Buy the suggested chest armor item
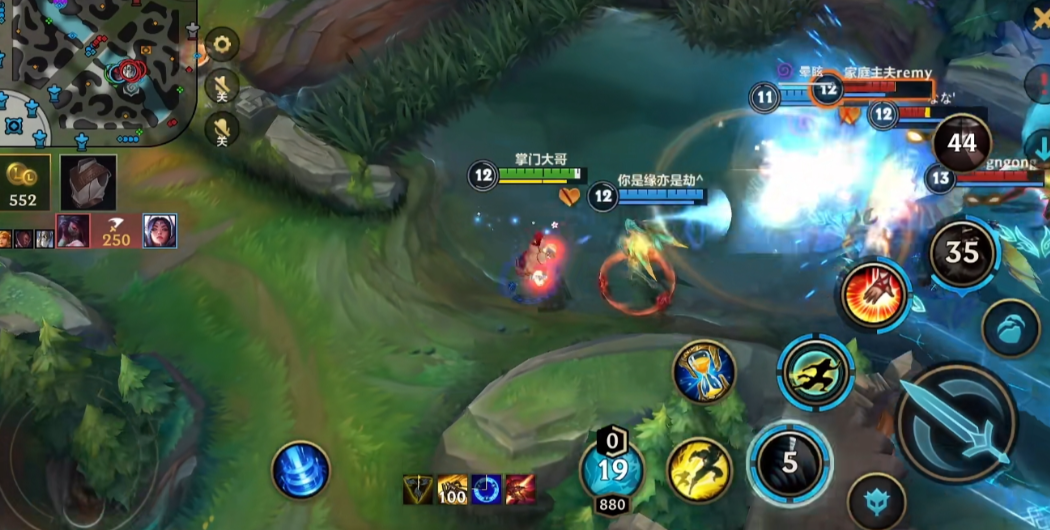The height and width of the screenshot is (530, 1050). 88,182
